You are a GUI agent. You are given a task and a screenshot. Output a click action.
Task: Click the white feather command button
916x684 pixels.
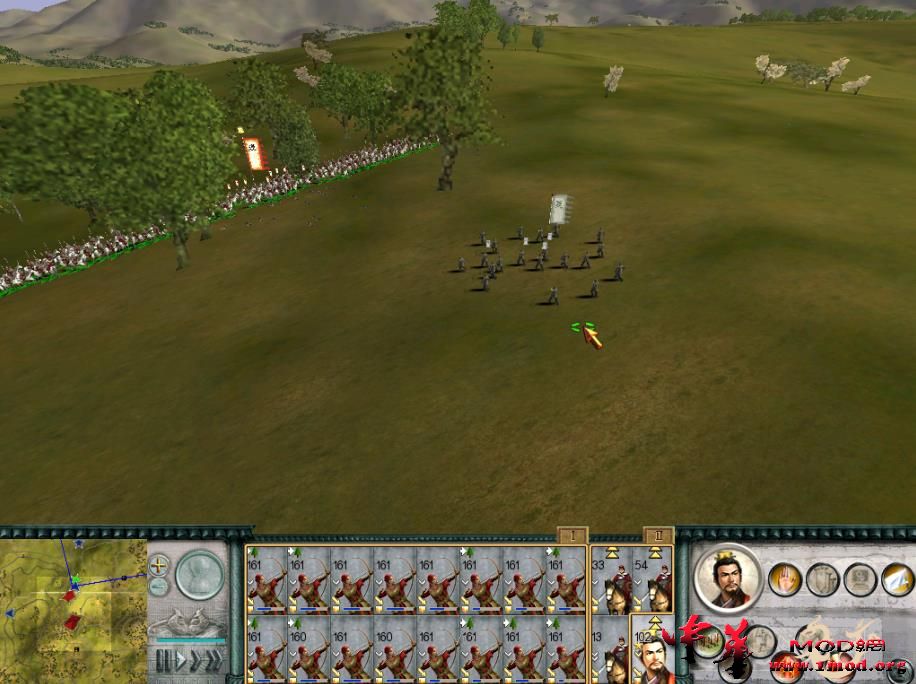coord(896,578)
